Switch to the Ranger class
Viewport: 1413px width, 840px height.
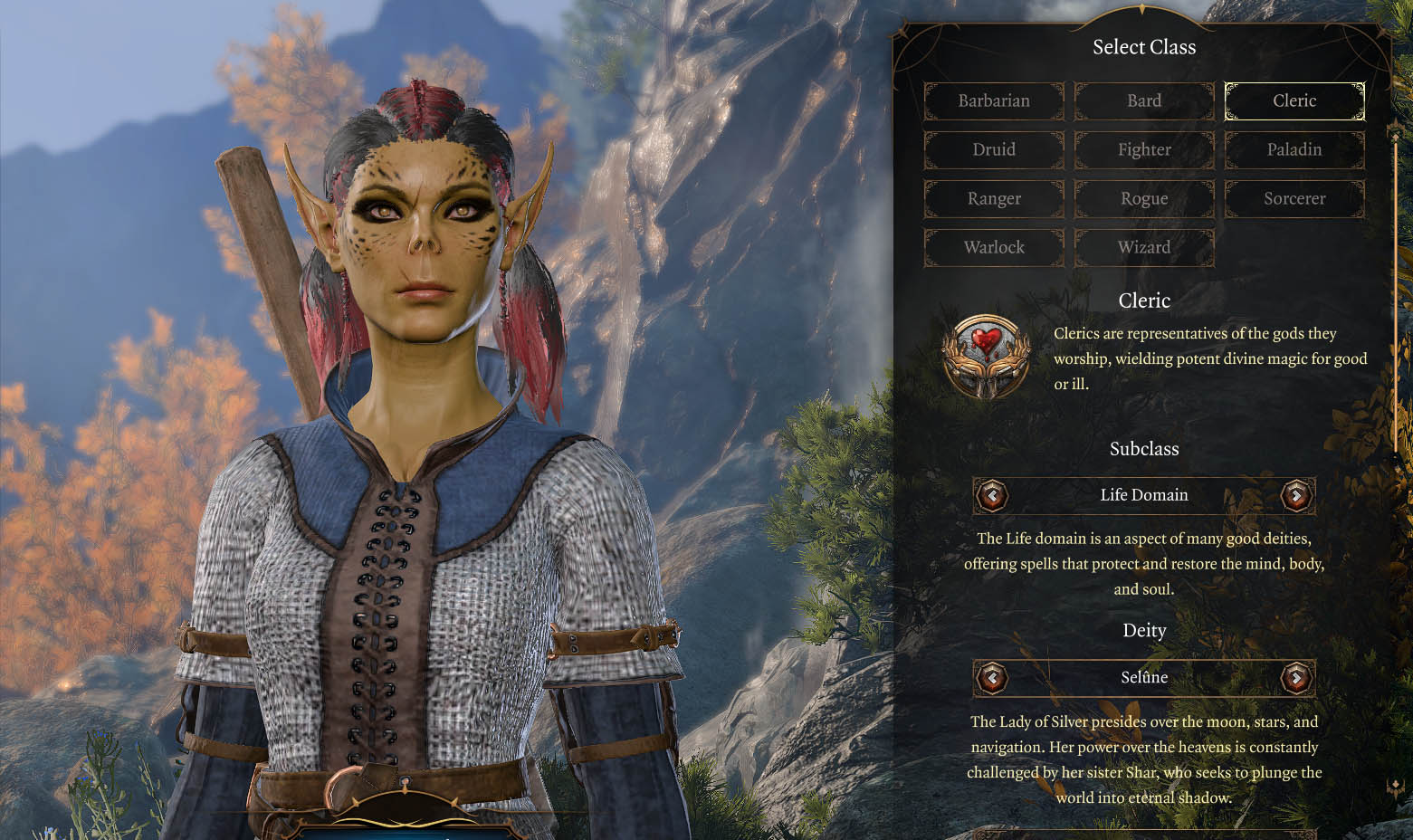pyautogui.click(x=994, y=198)
